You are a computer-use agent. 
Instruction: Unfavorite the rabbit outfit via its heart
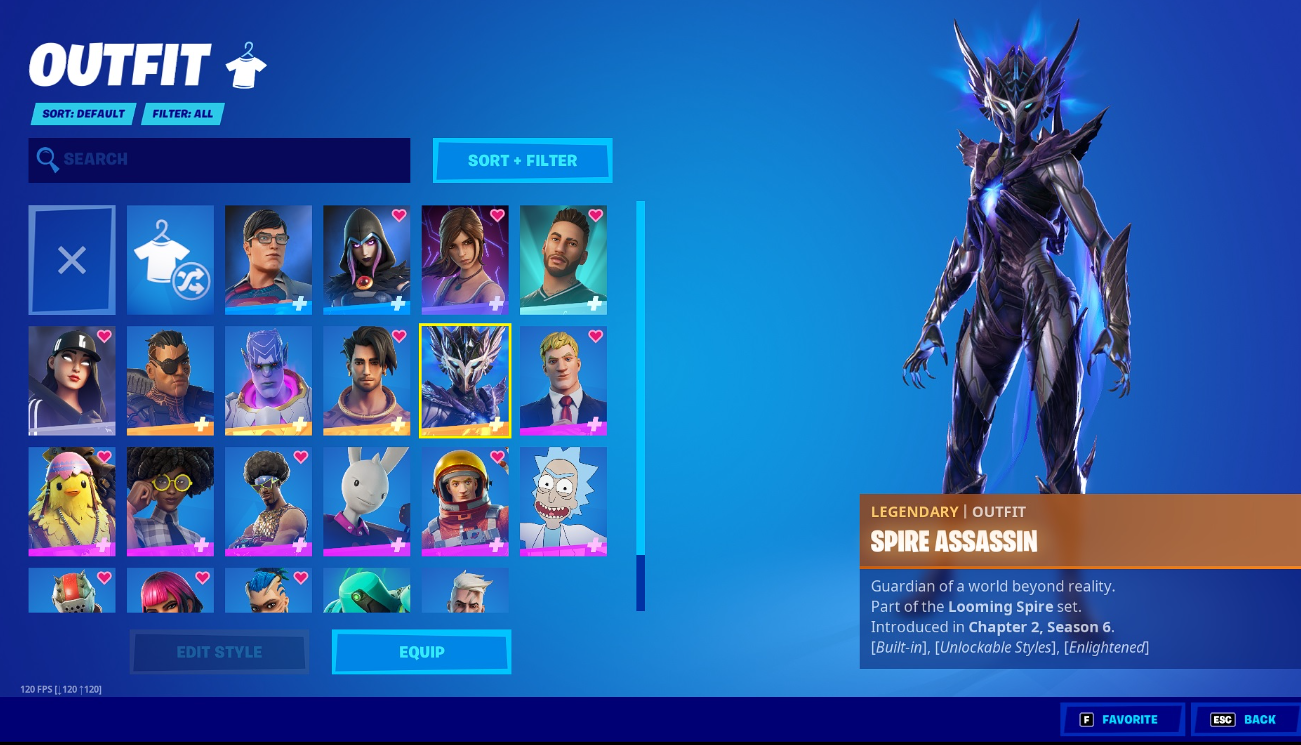pos(398,458)
